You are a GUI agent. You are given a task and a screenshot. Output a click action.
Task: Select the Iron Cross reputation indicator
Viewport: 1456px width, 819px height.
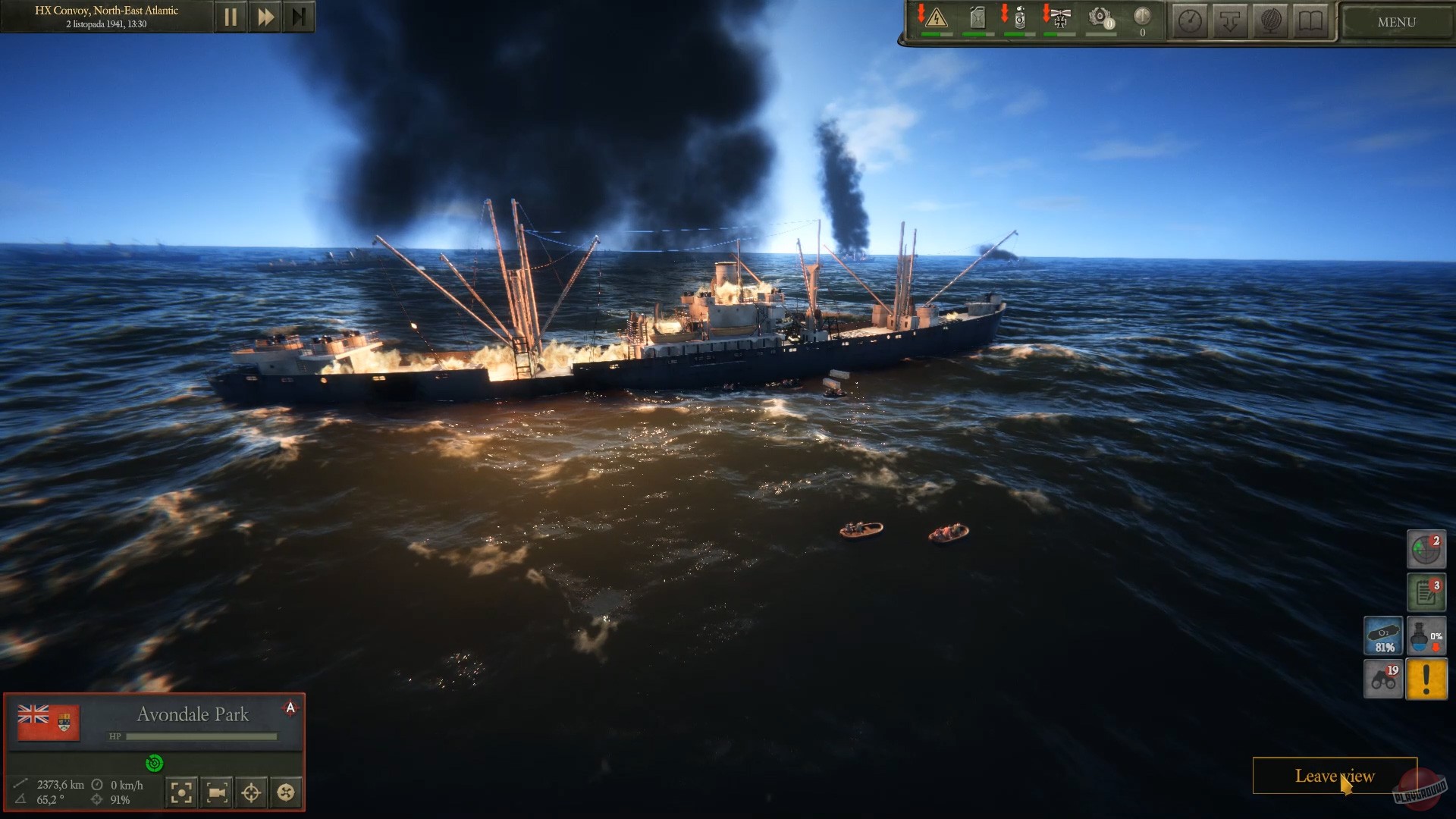click(x=1059, y=17)
